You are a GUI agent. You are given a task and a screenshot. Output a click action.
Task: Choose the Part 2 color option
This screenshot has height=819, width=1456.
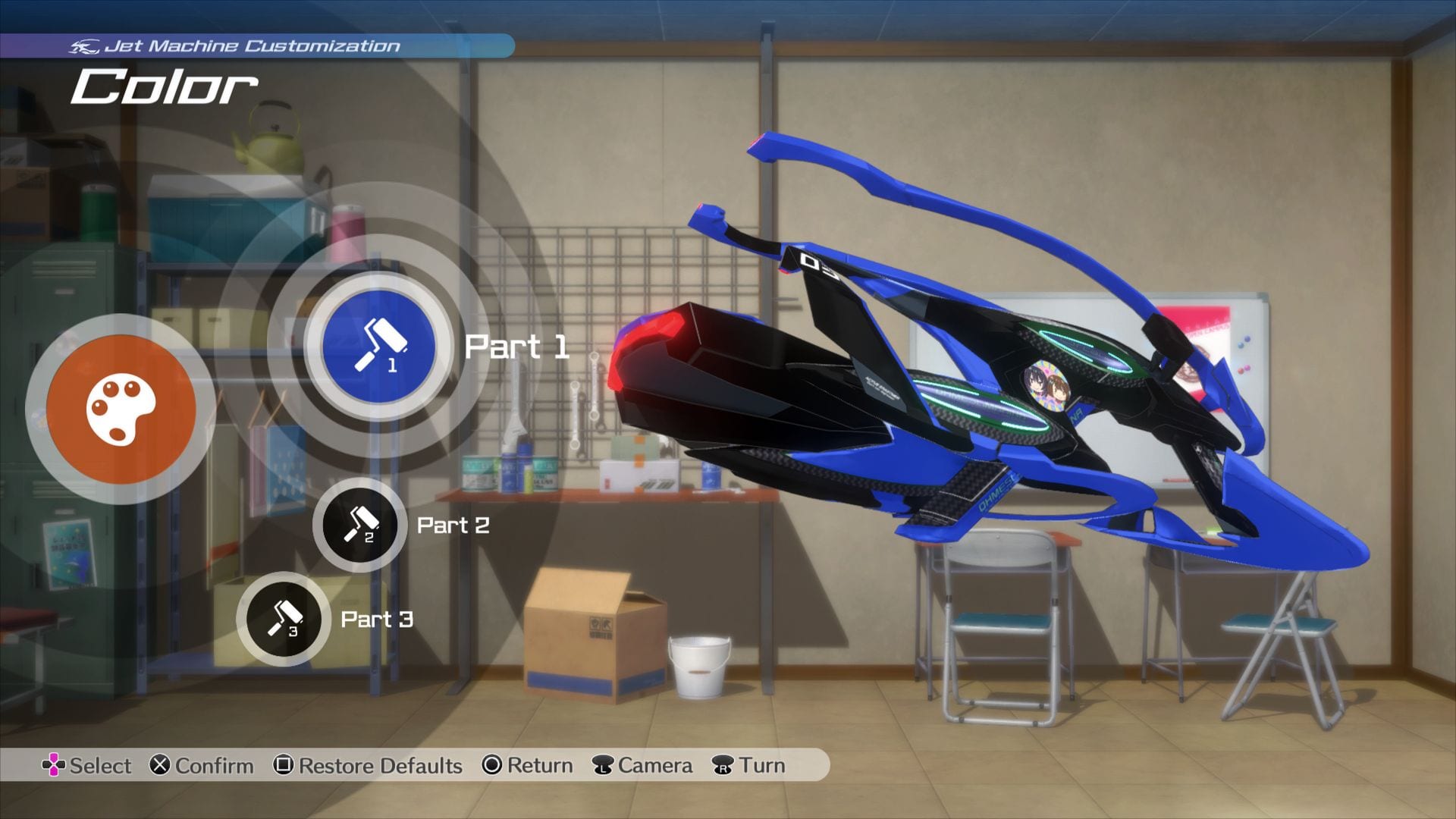click(x=359, y=525)
